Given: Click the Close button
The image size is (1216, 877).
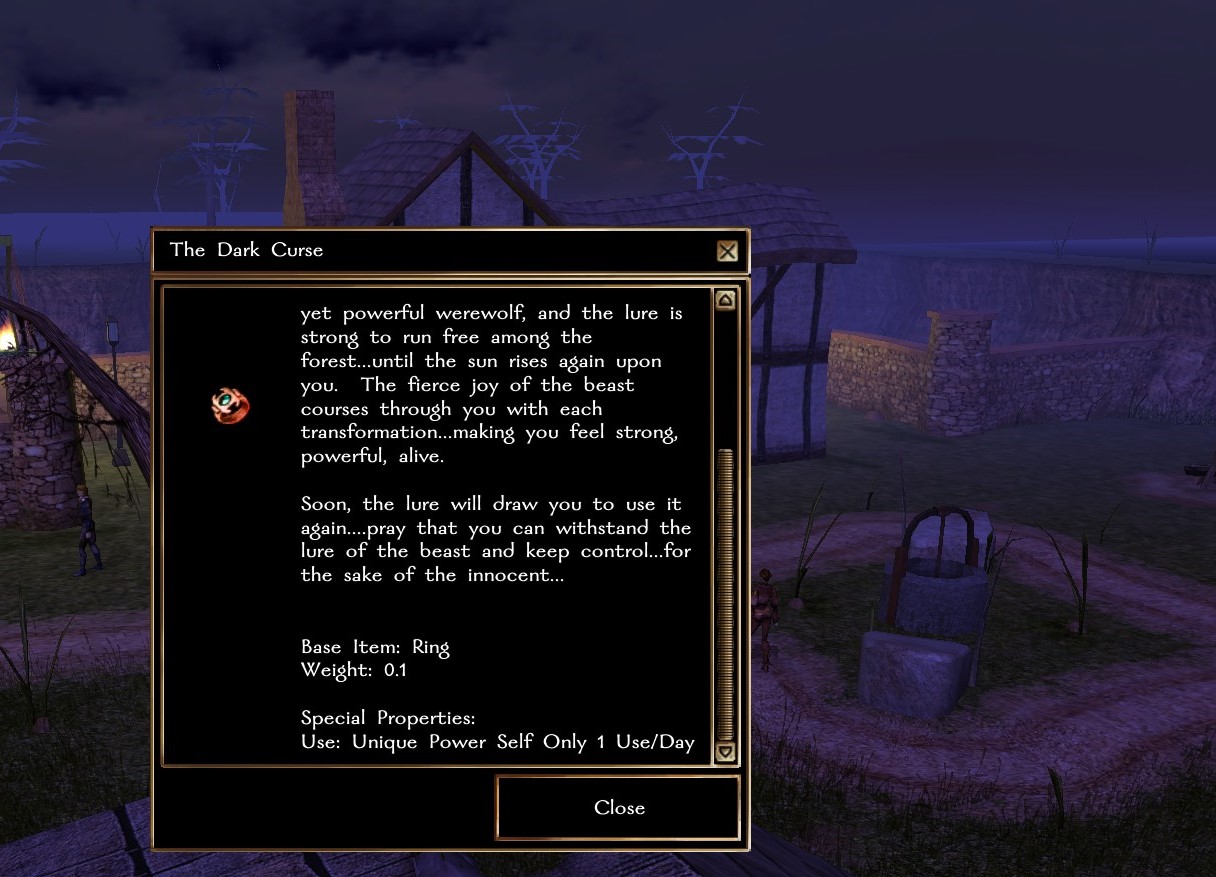Looking at the screenshot, I should pyautogui.click(x=618, y=808).
